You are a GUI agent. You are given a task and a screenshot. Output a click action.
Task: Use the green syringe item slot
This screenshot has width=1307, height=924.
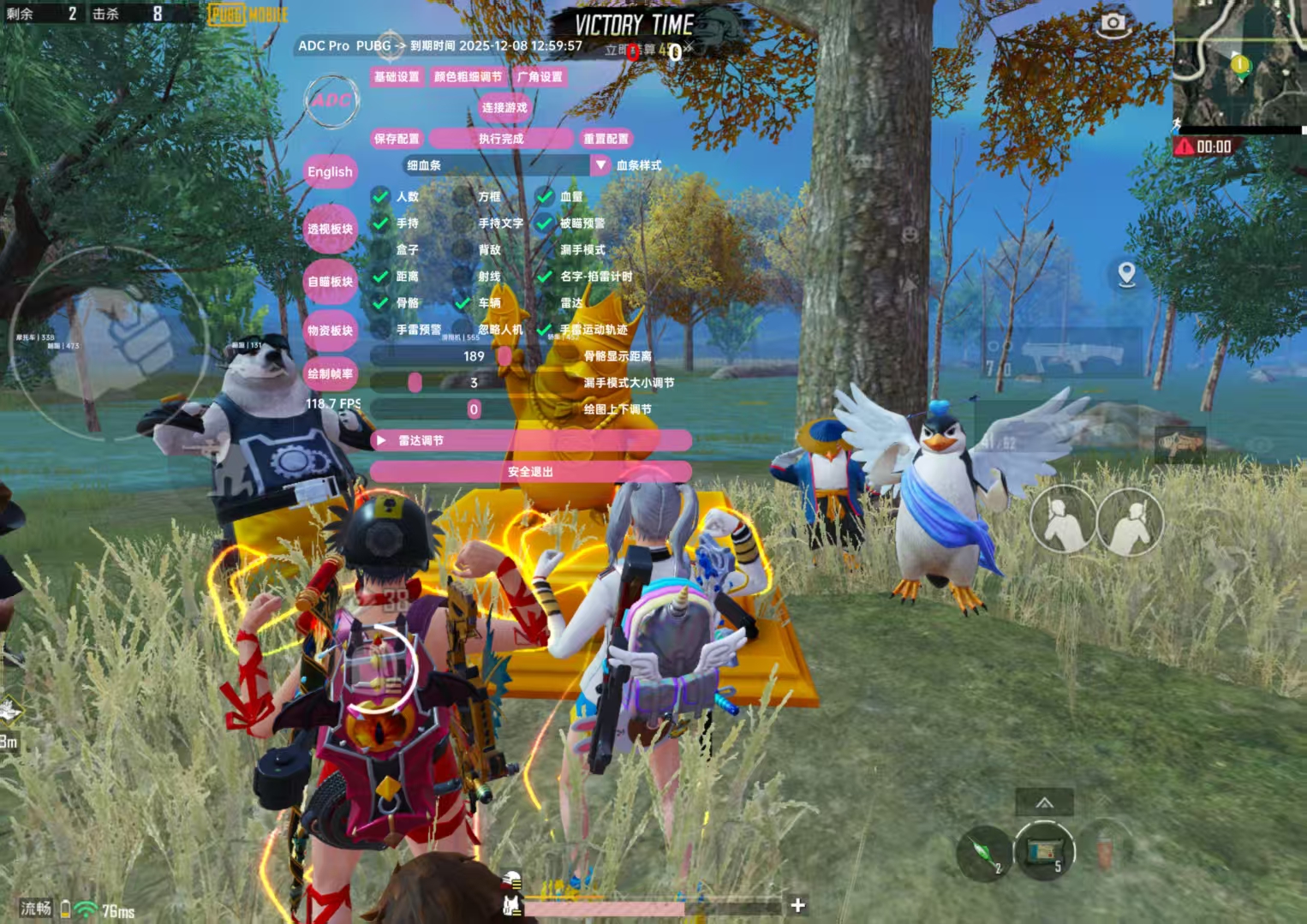(x=984, y=853)
